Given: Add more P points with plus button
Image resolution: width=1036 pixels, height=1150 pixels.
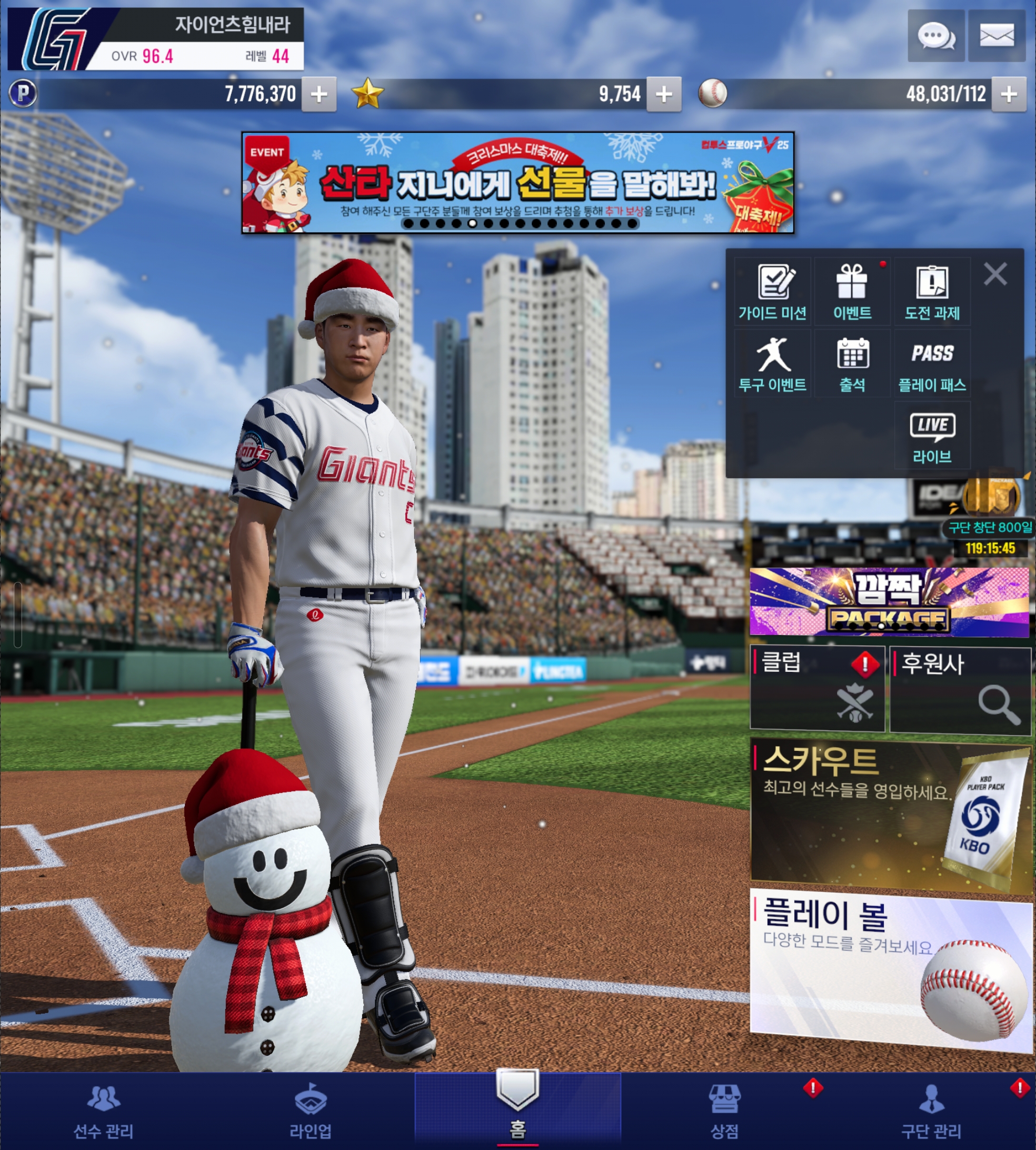Looking at the screenshot, I should pyautogui.click(x=319, y=94).
